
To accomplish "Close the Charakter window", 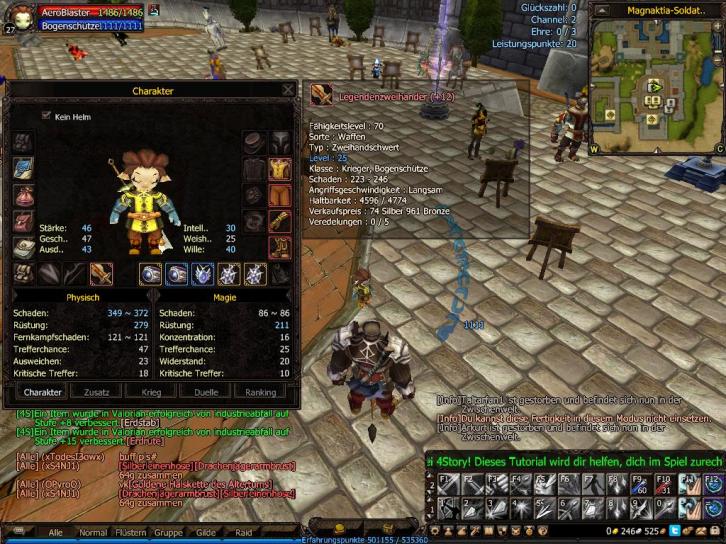I will pyautogui.click(x=288, y=90).
